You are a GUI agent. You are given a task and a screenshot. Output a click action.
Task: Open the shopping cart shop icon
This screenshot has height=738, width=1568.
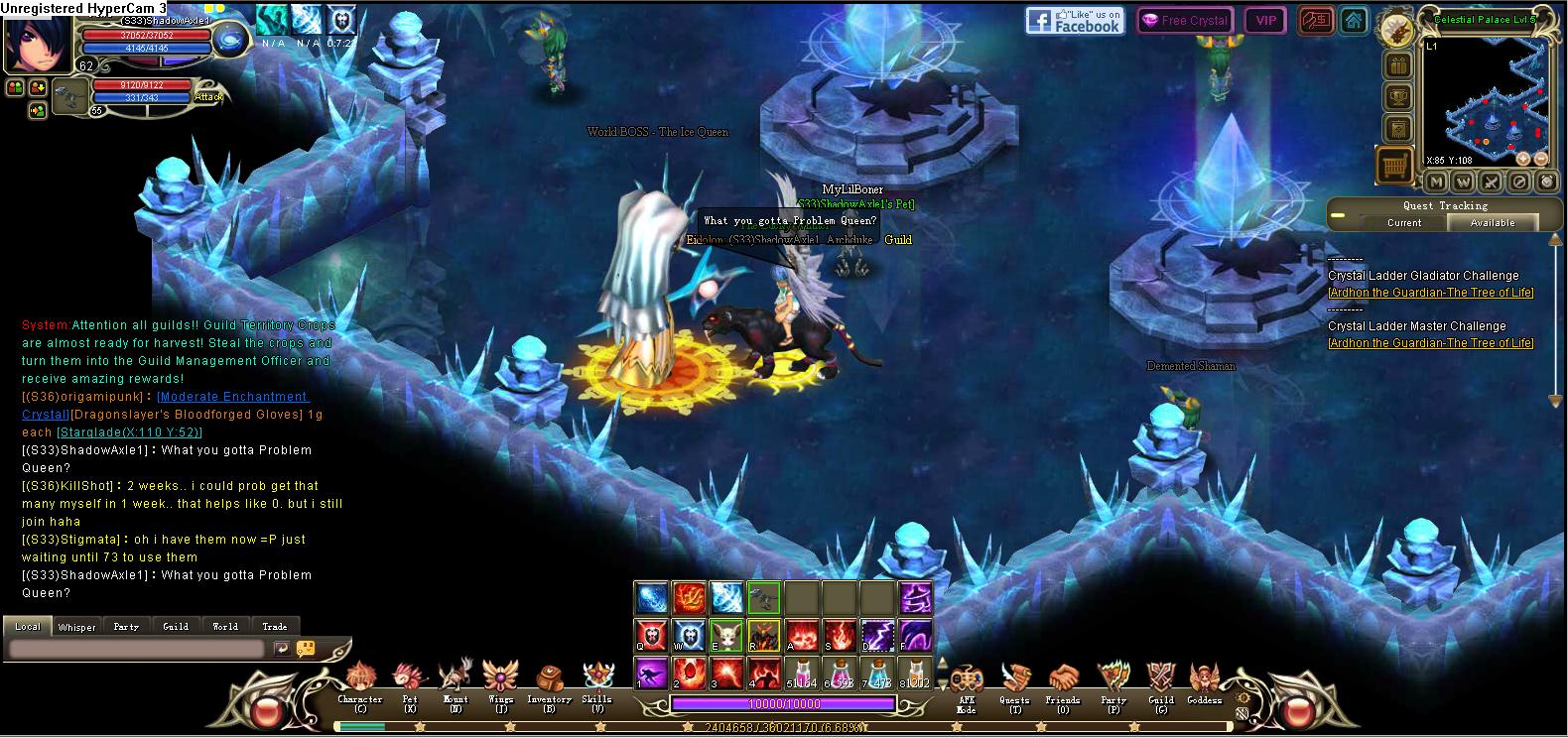[x=1395, y=165]
